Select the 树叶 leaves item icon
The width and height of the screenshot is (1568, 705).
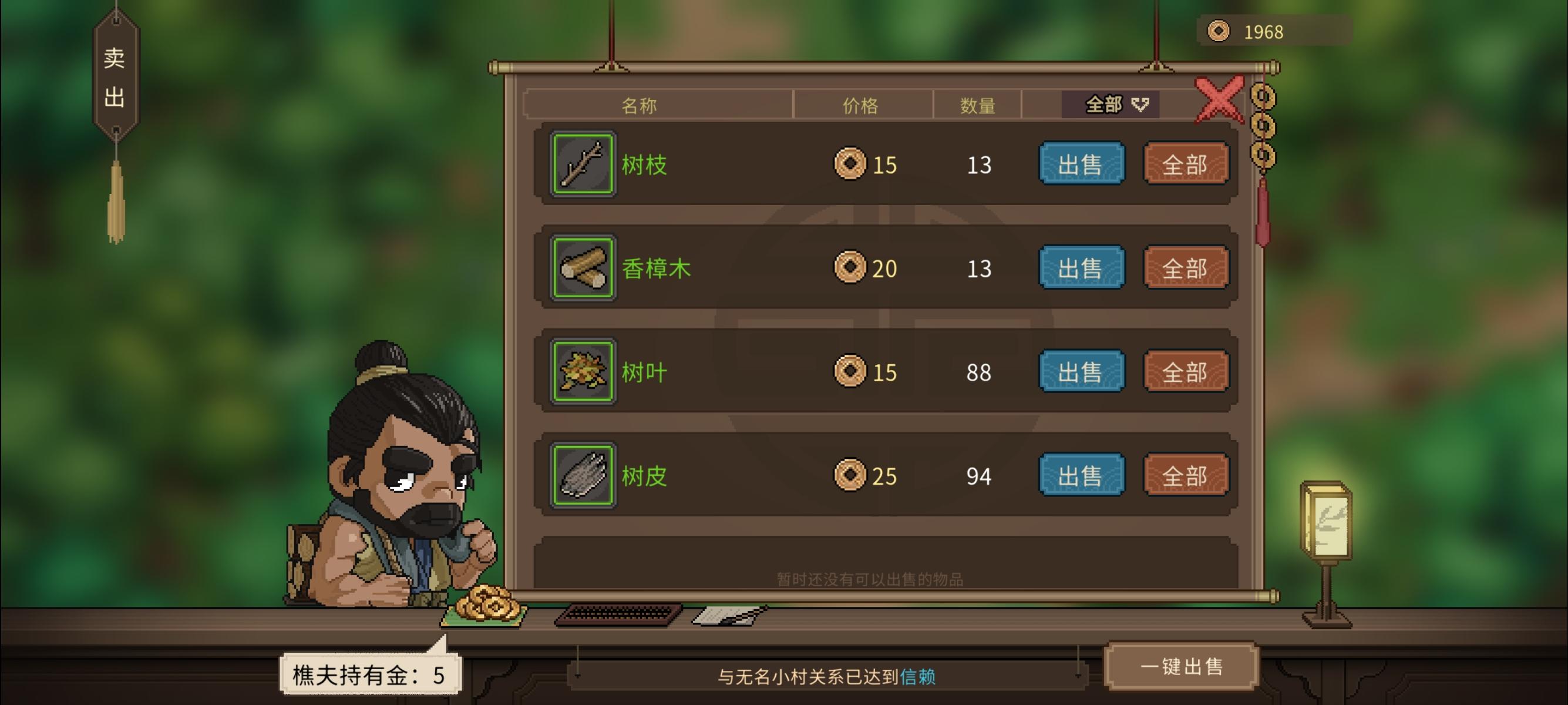(581, 372)
